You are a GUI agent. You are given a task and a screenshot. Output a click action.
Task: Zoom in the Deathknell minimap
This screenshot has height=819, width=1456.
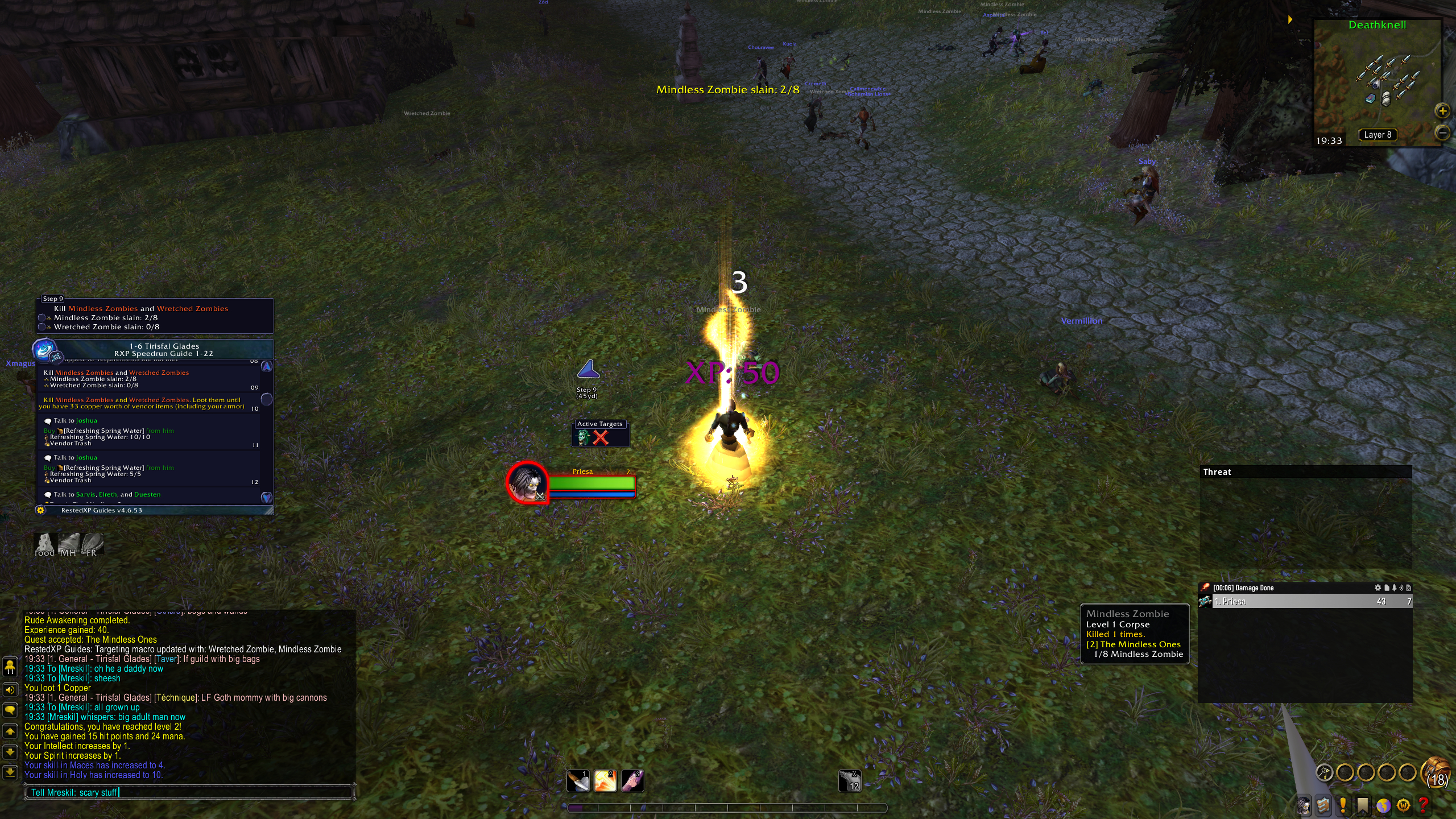tap(1442, 111)
